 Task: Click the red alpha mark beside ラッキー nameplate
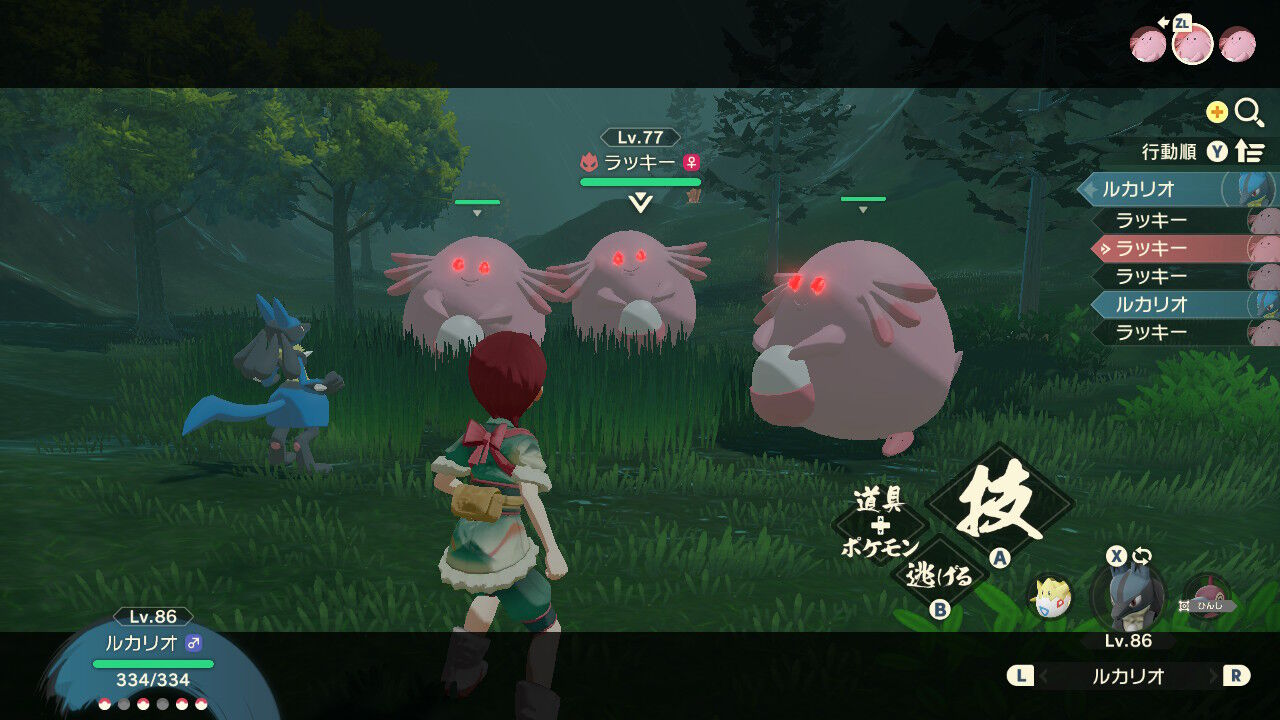point(590,161)
